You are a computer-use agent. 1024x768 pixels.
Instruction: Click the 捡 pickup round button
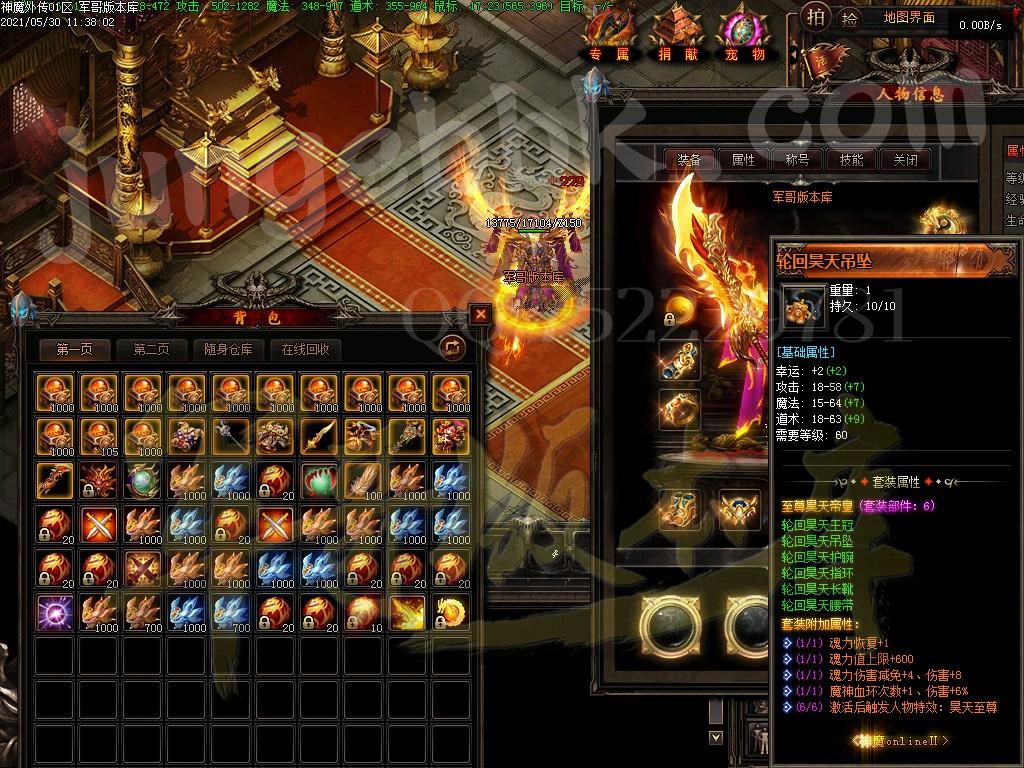click(x=849, y=17)
